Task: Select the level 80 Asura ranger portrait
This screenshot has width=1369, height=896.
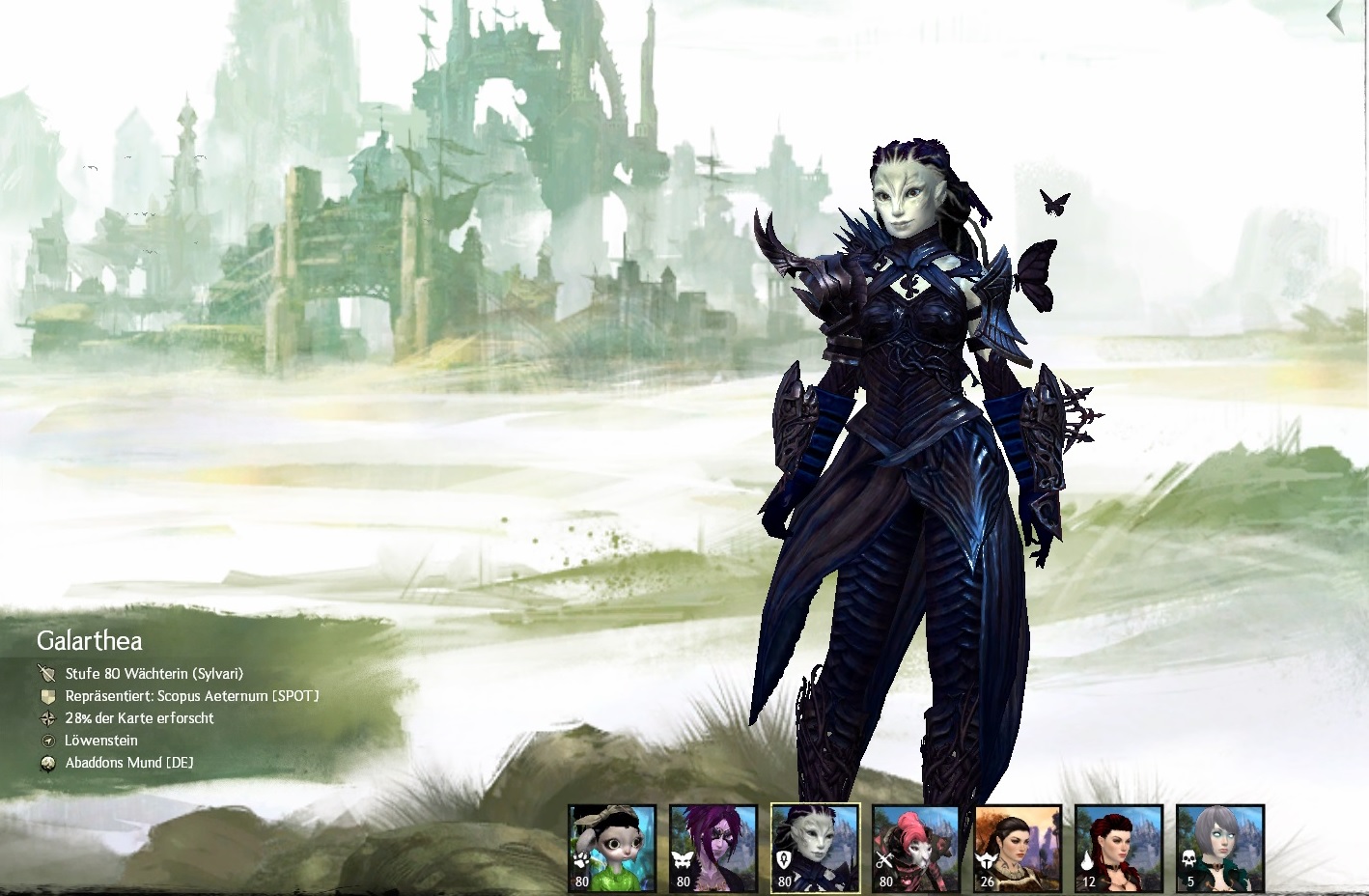Action: tap(612, 847)
